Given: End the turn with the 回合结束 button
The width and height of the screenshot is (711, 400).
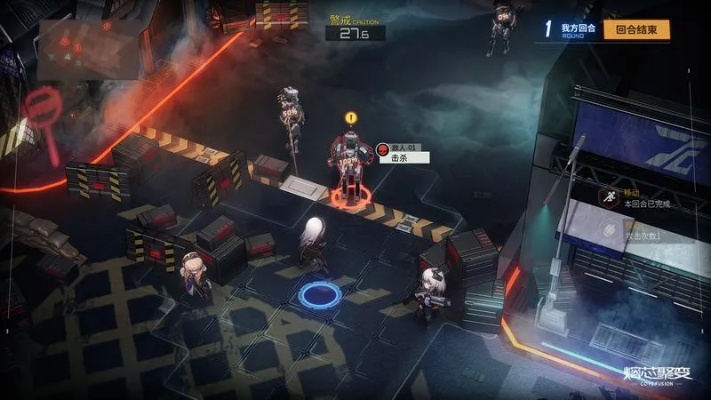Looking at the screenshot, I should coord(638,30).
